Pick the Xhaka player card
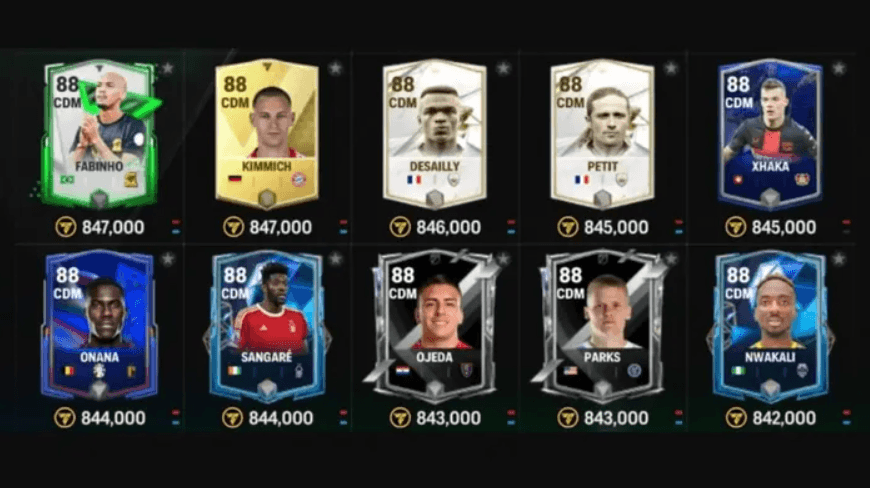This screenshot has width=870, height=488. (x=770, y=133)
